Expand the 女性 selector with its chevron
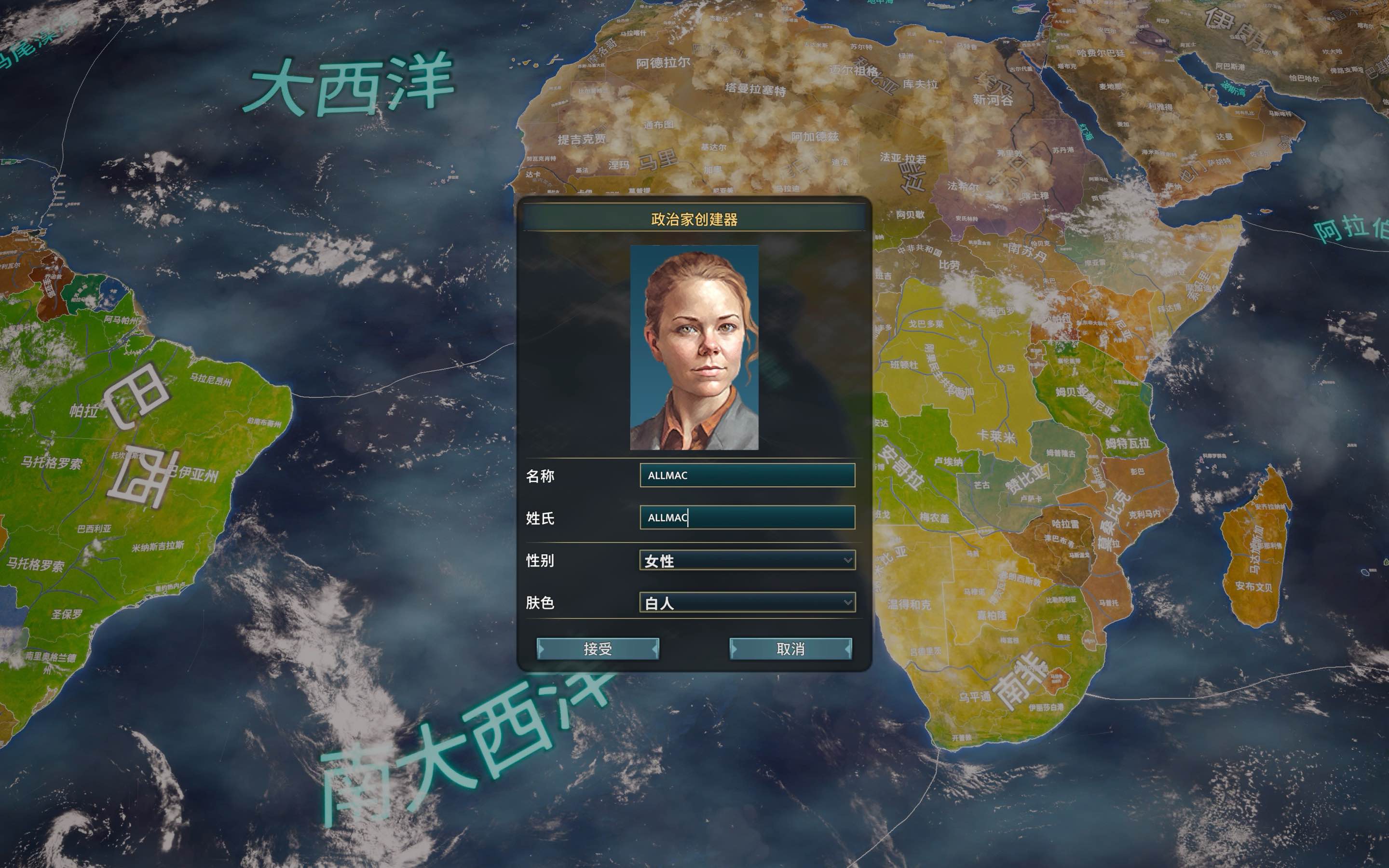The image size is (1389, 868). [x=849, y=561]
